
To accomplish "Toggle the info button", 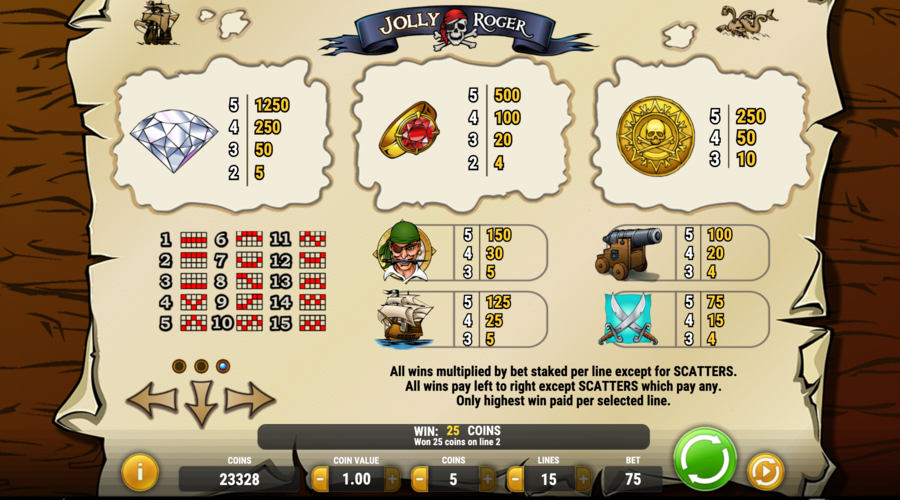I will pyautogui.click(x=139, y=472).
